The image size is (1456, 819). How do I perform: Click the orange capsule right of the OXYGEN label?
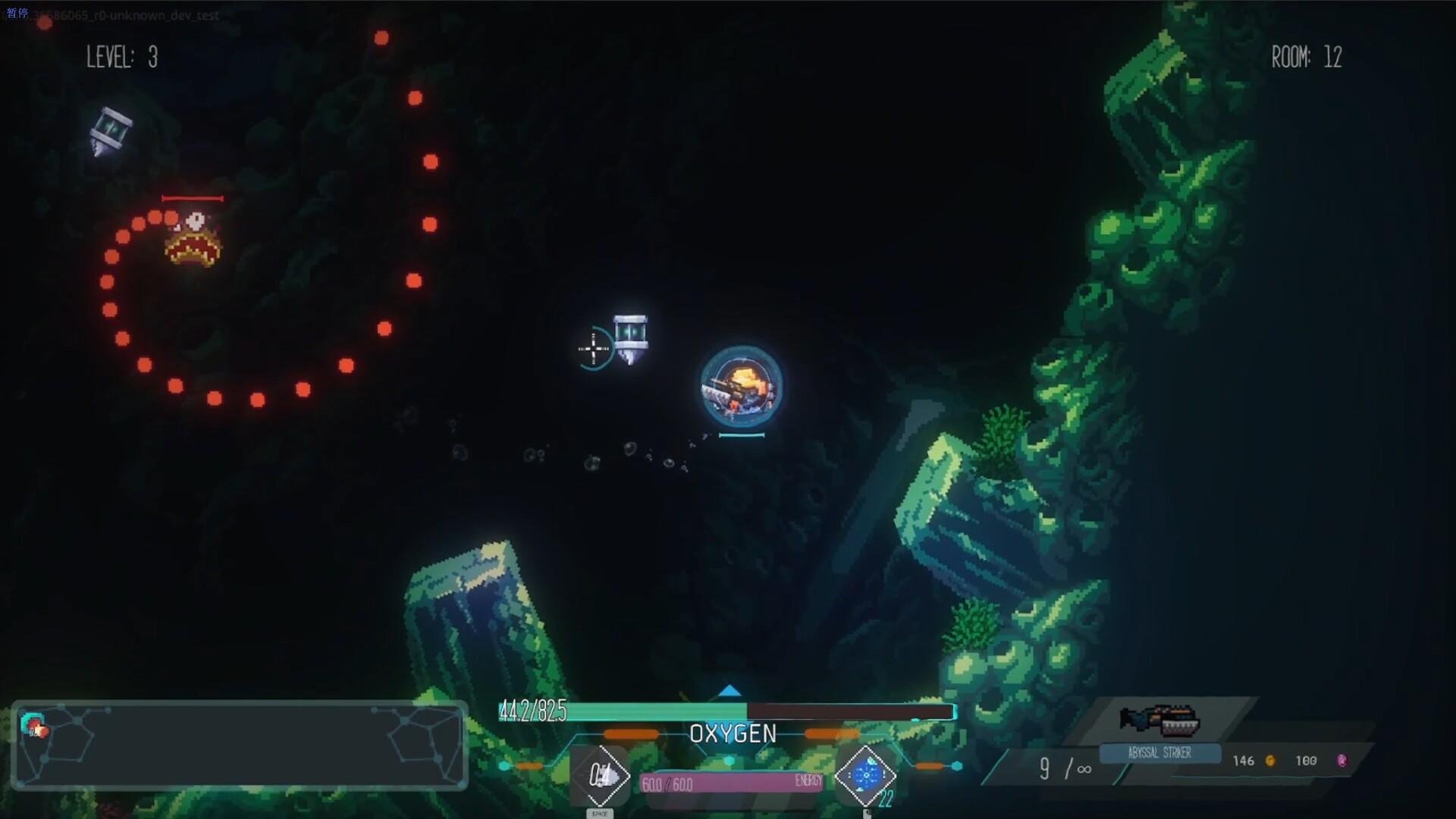(x=833, y=733)
